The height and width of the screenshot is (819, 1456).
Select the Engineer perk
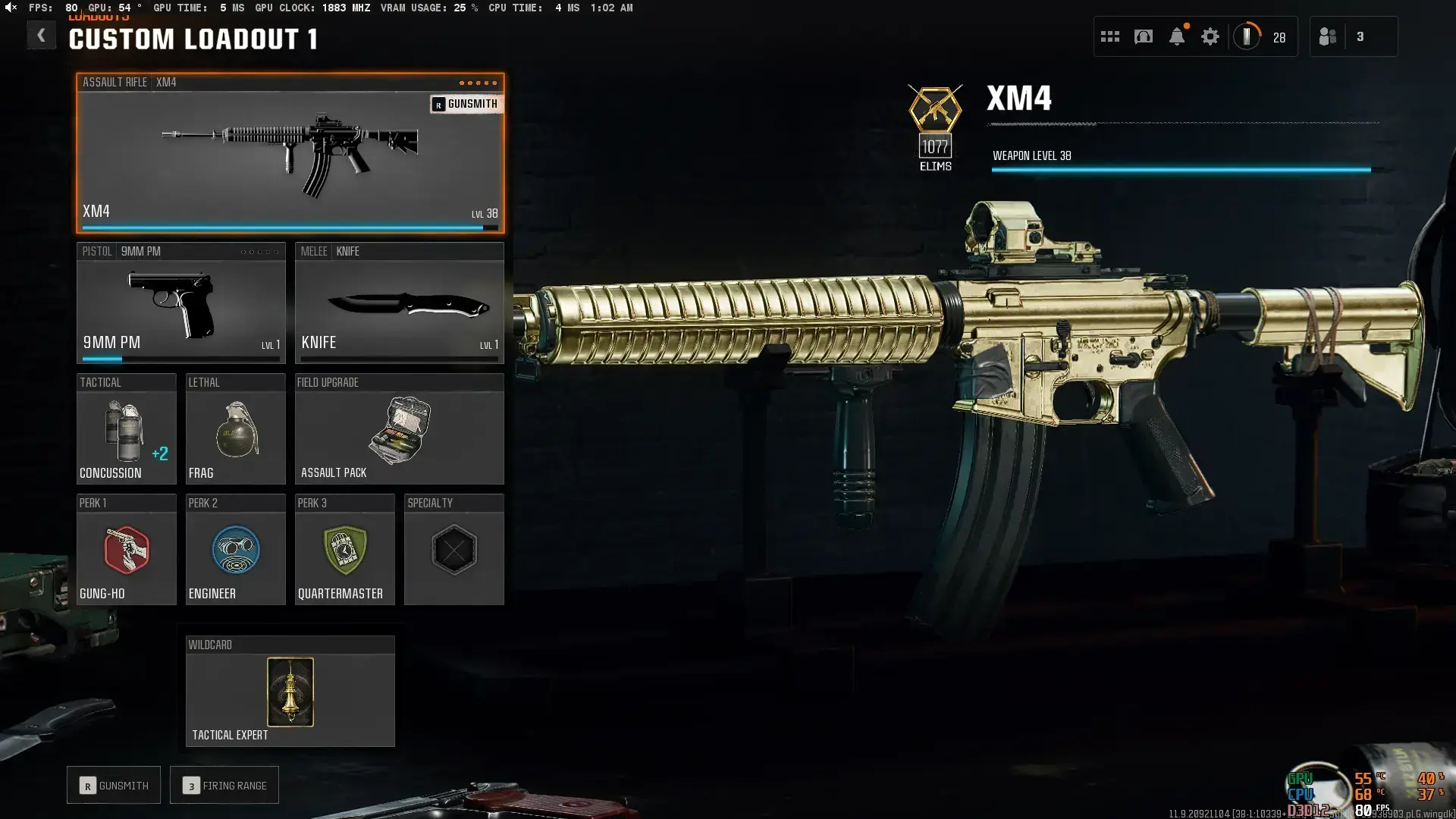(x=235, y=550)
